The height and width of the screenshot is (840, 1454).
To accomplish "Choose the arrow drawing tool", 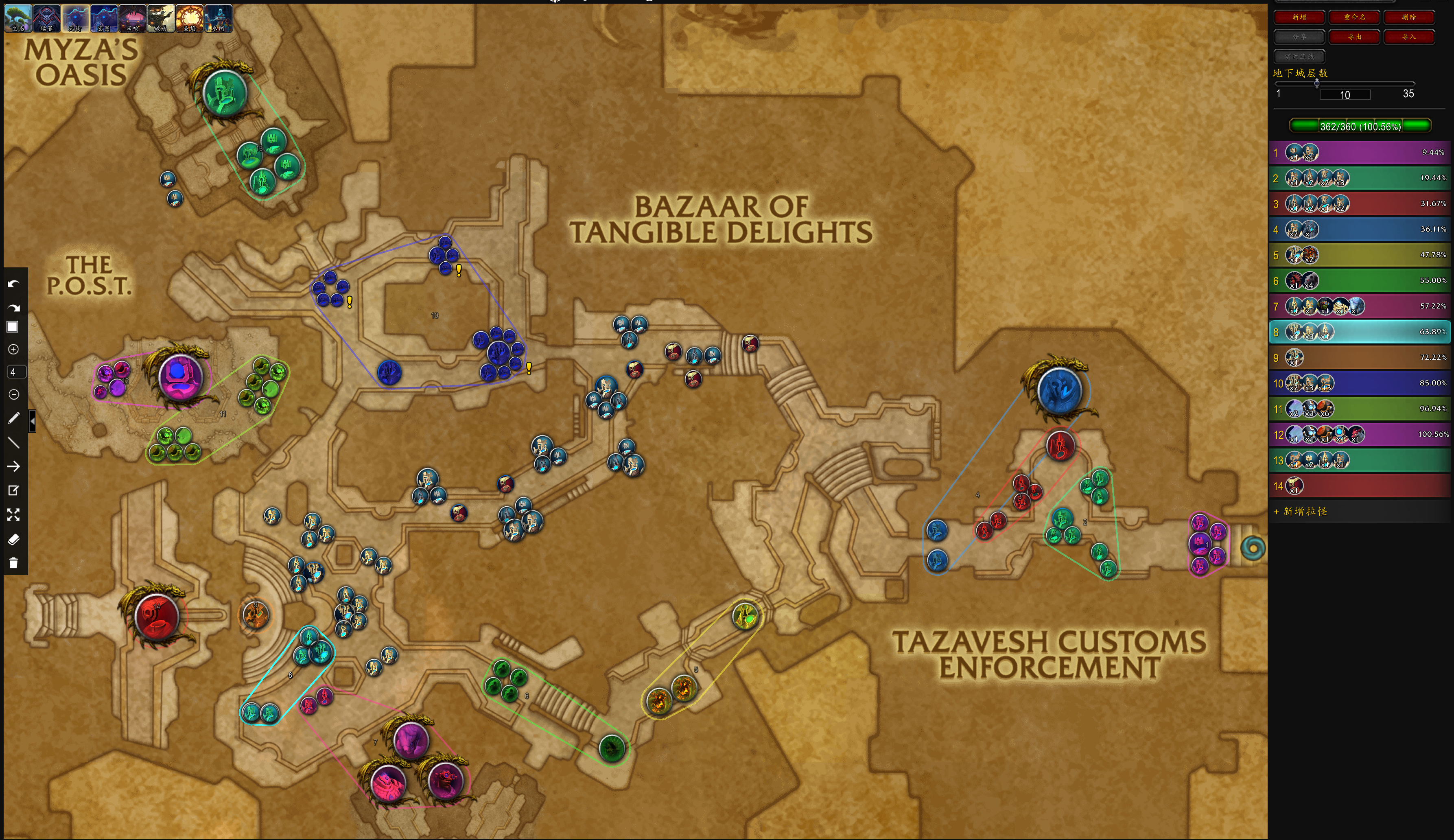I will pyautogui.click(x=14, y=466).
